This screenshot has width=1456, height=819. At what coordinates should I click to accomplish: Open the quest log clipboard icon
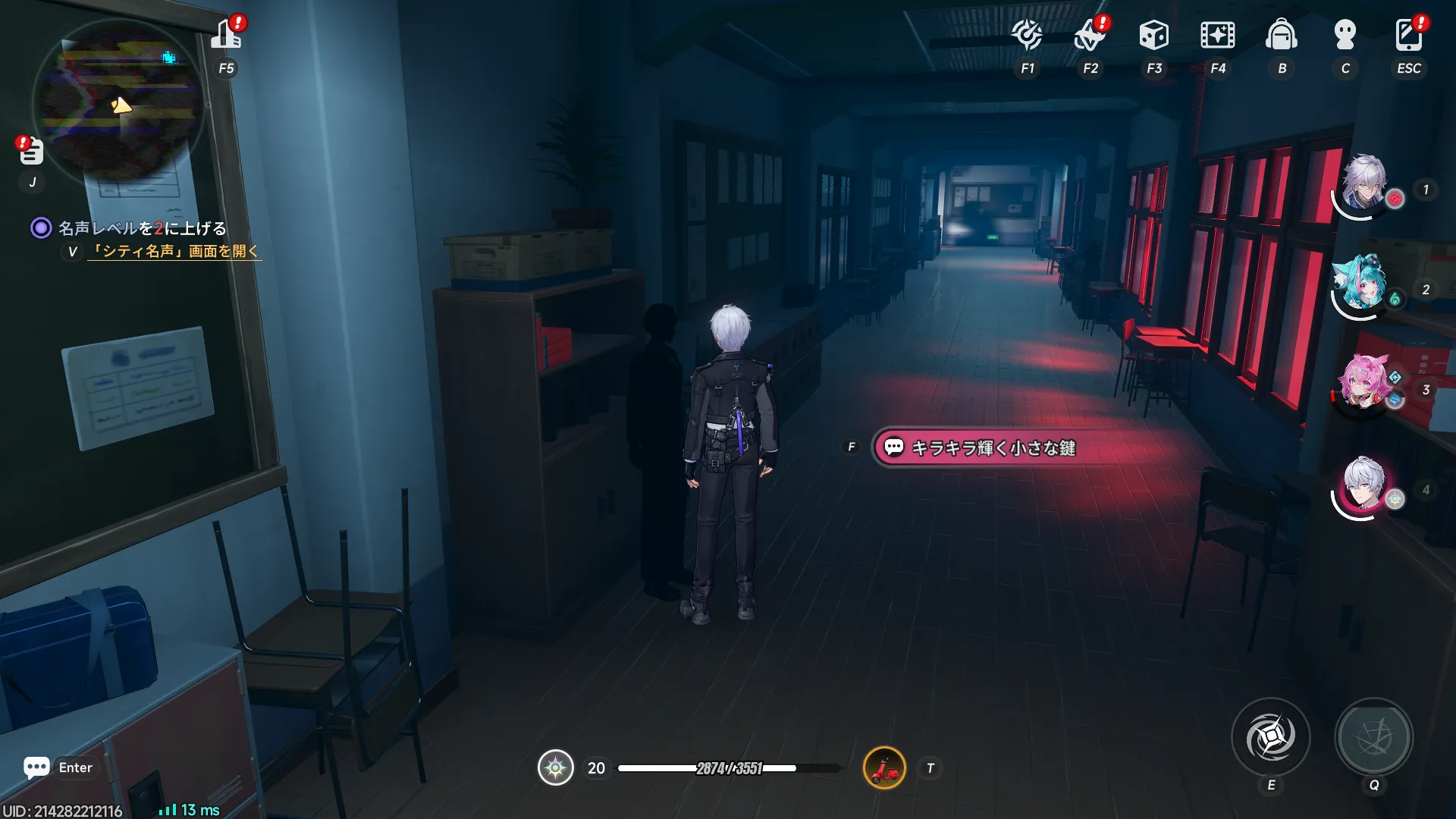pos(31,152)
